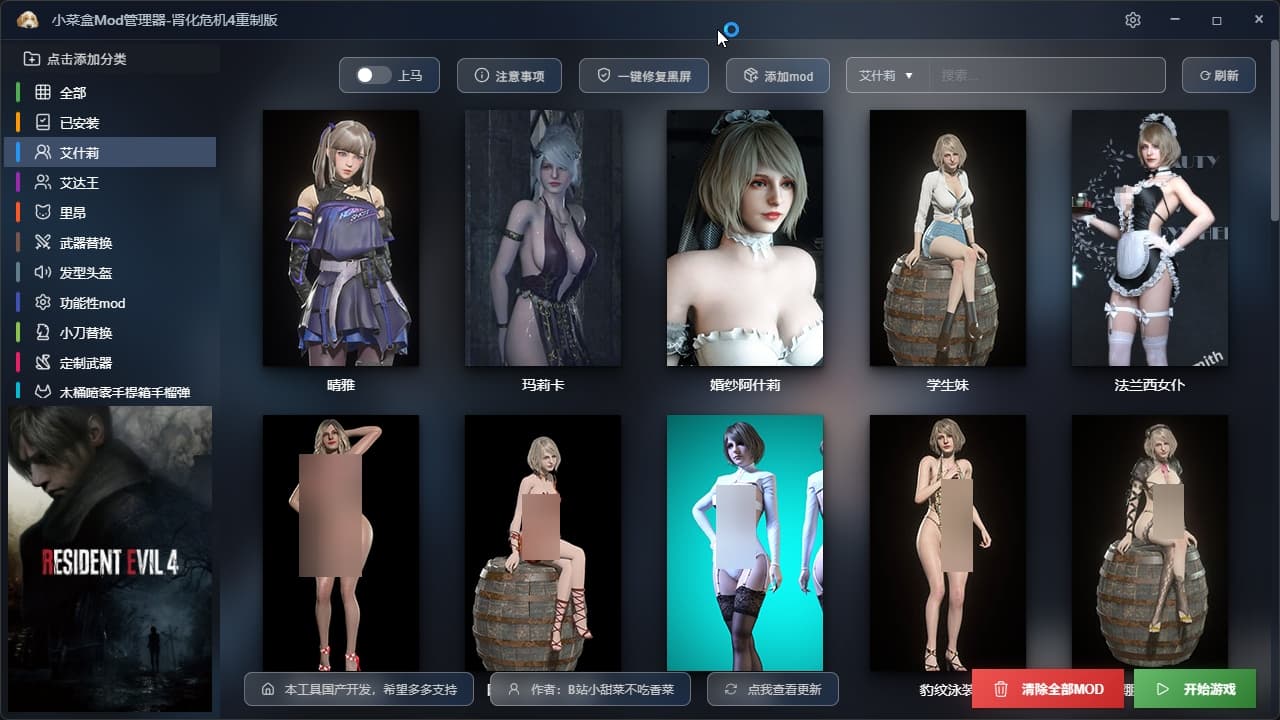Select the 全部 category
The height and width of the screenshot is (720, 1280).
coord(73,93)
